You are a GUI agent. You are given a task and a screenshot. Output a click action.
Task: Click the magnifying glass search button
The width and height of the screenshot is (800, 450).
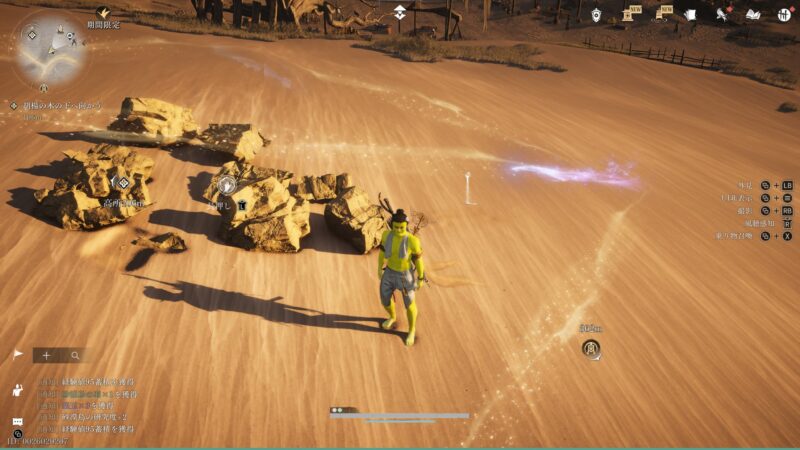74,355
